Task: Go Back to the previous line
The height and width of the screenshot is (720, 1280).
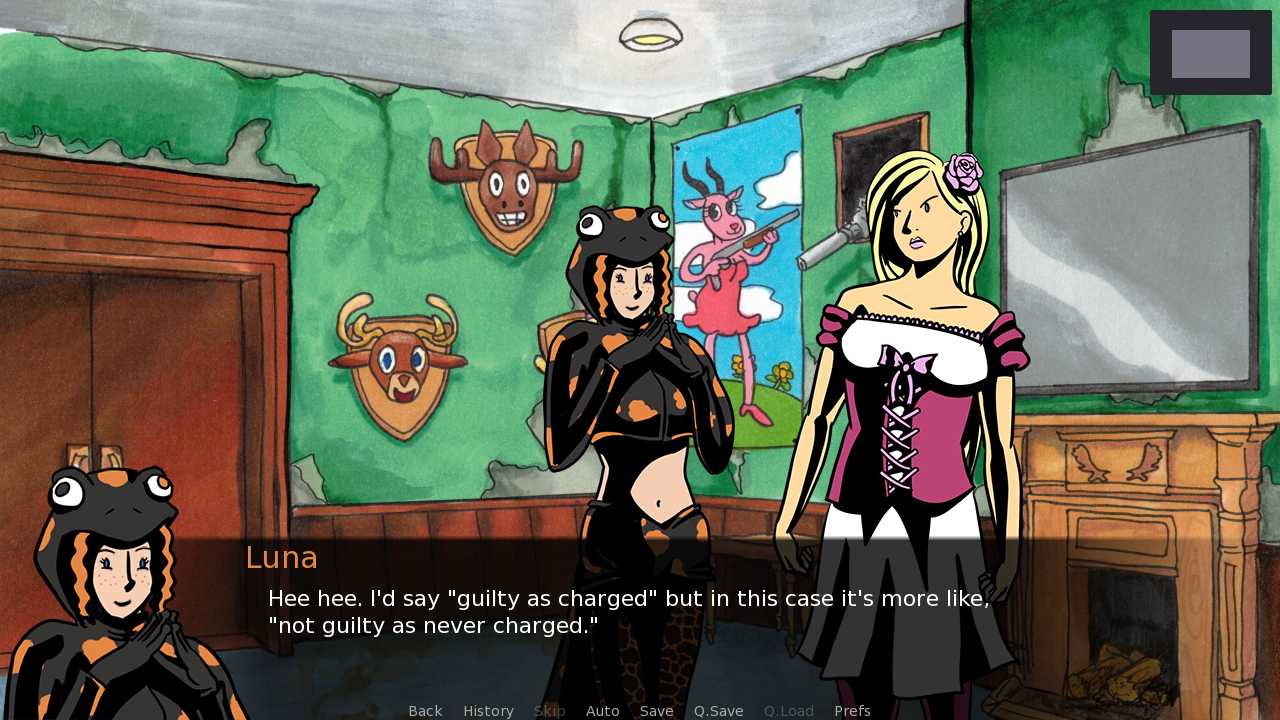Action: pos(425,711)
